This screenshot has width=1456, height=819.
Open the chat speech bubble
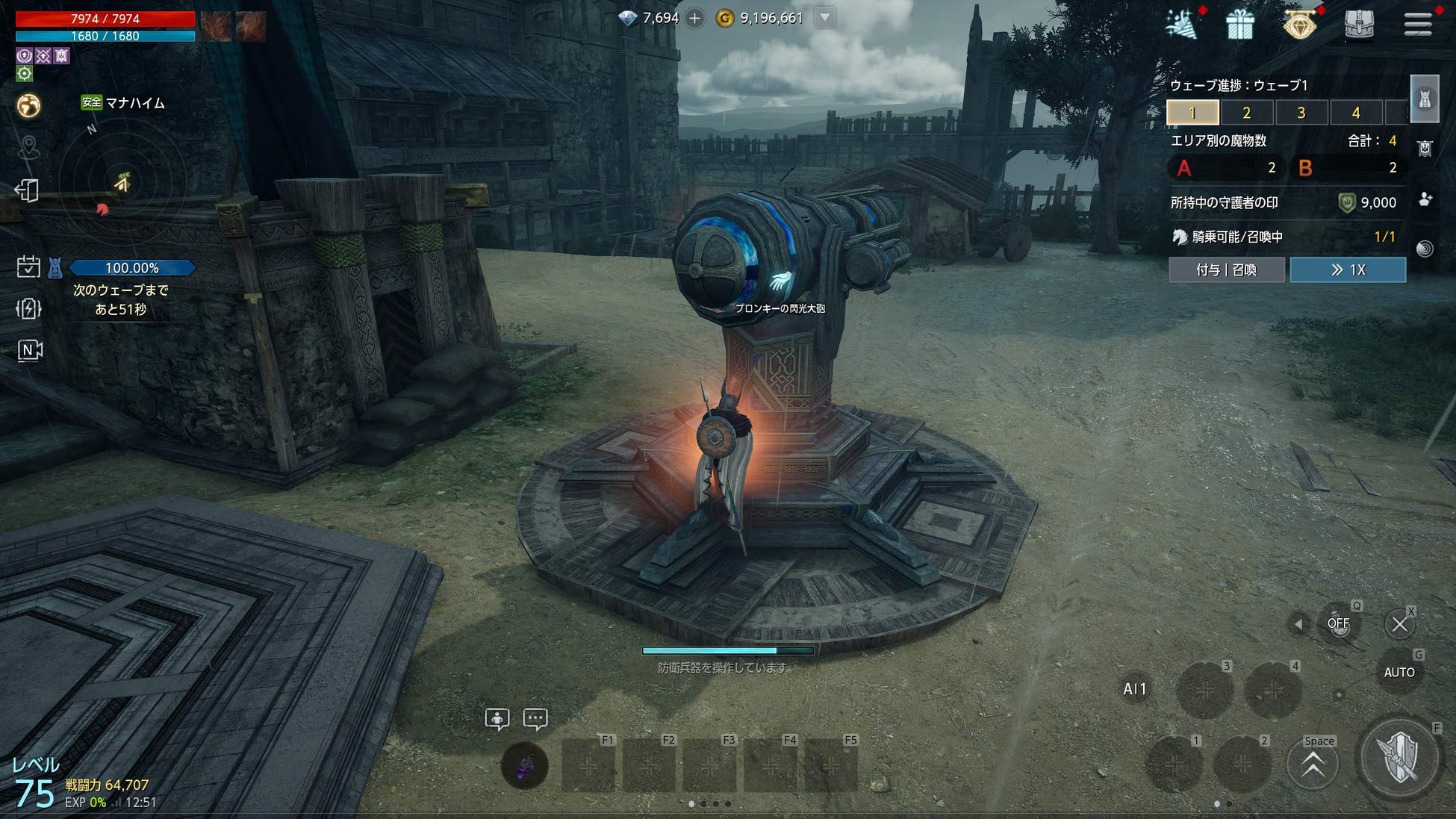coord(535,719)
